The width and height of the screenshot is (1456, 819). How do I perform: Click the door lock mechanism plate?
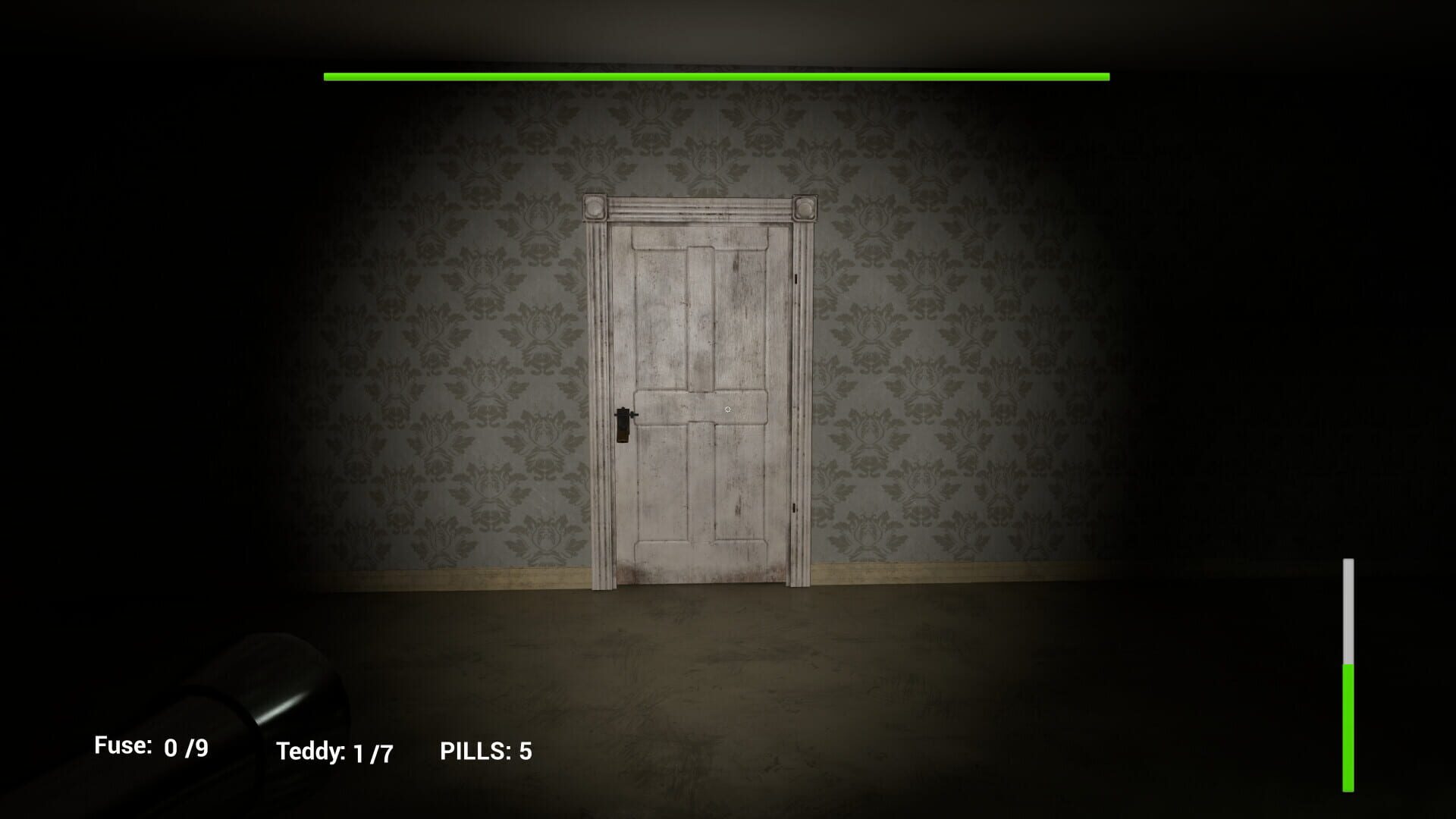[623, 425]
